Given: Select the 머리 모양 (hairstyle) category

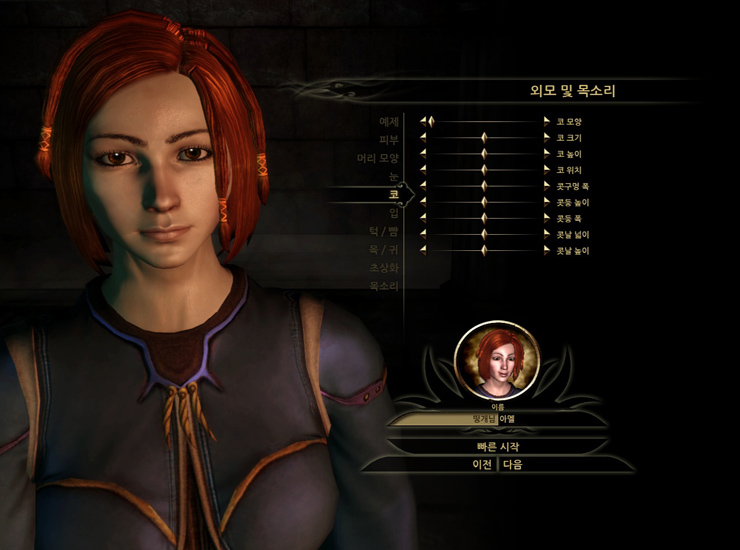Looking at the screenshot, I should point(378,158).
